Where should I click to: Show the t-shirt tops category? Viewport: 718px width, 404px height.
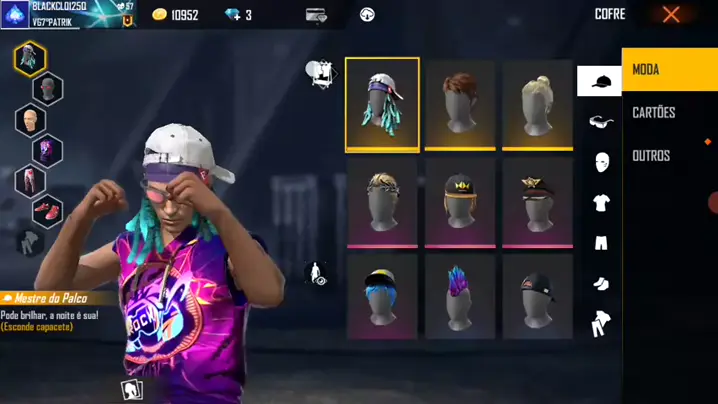point(600,203)
